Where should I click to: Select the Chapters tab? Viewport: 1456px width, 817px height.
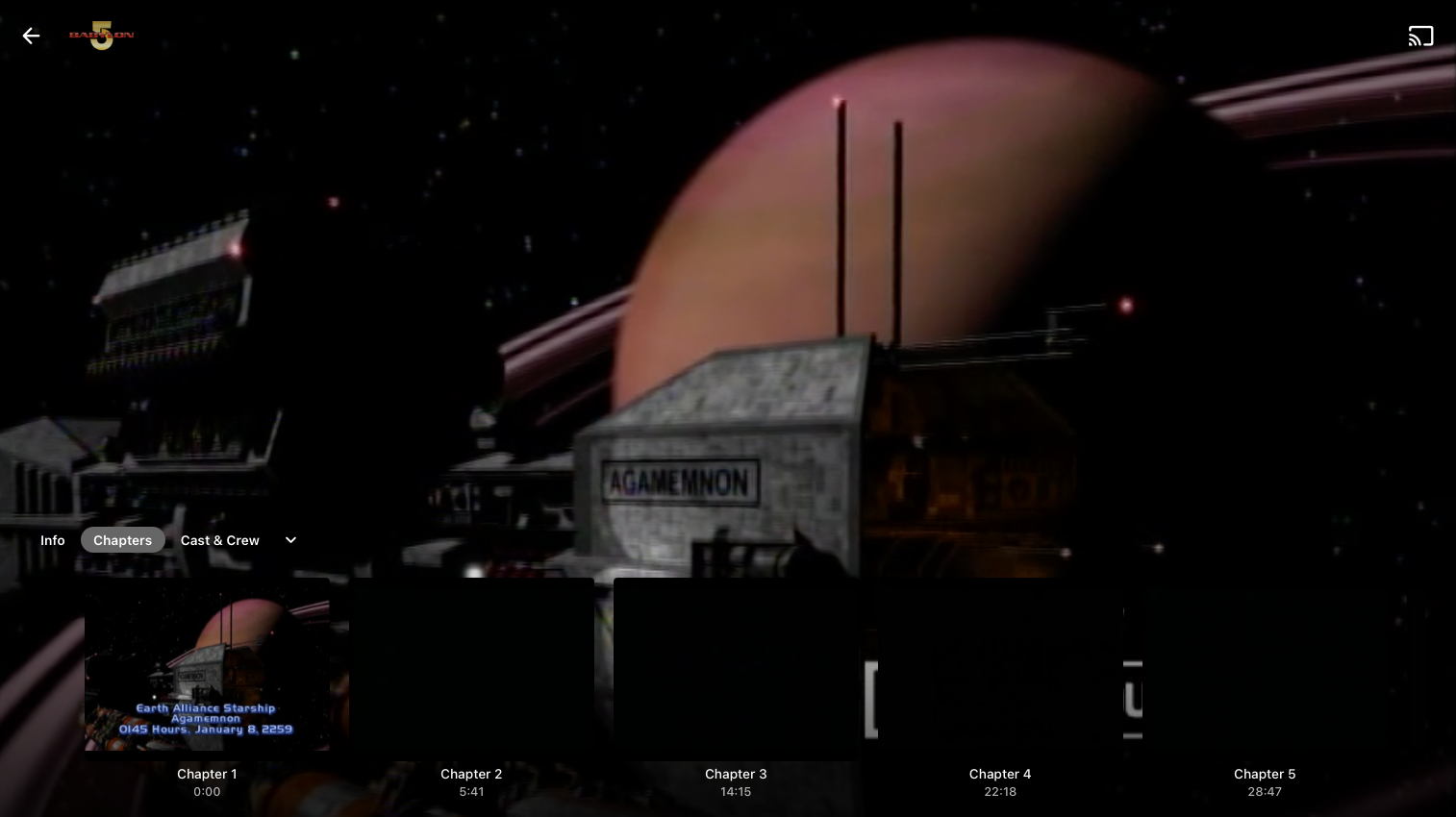[x=122, y=540]
